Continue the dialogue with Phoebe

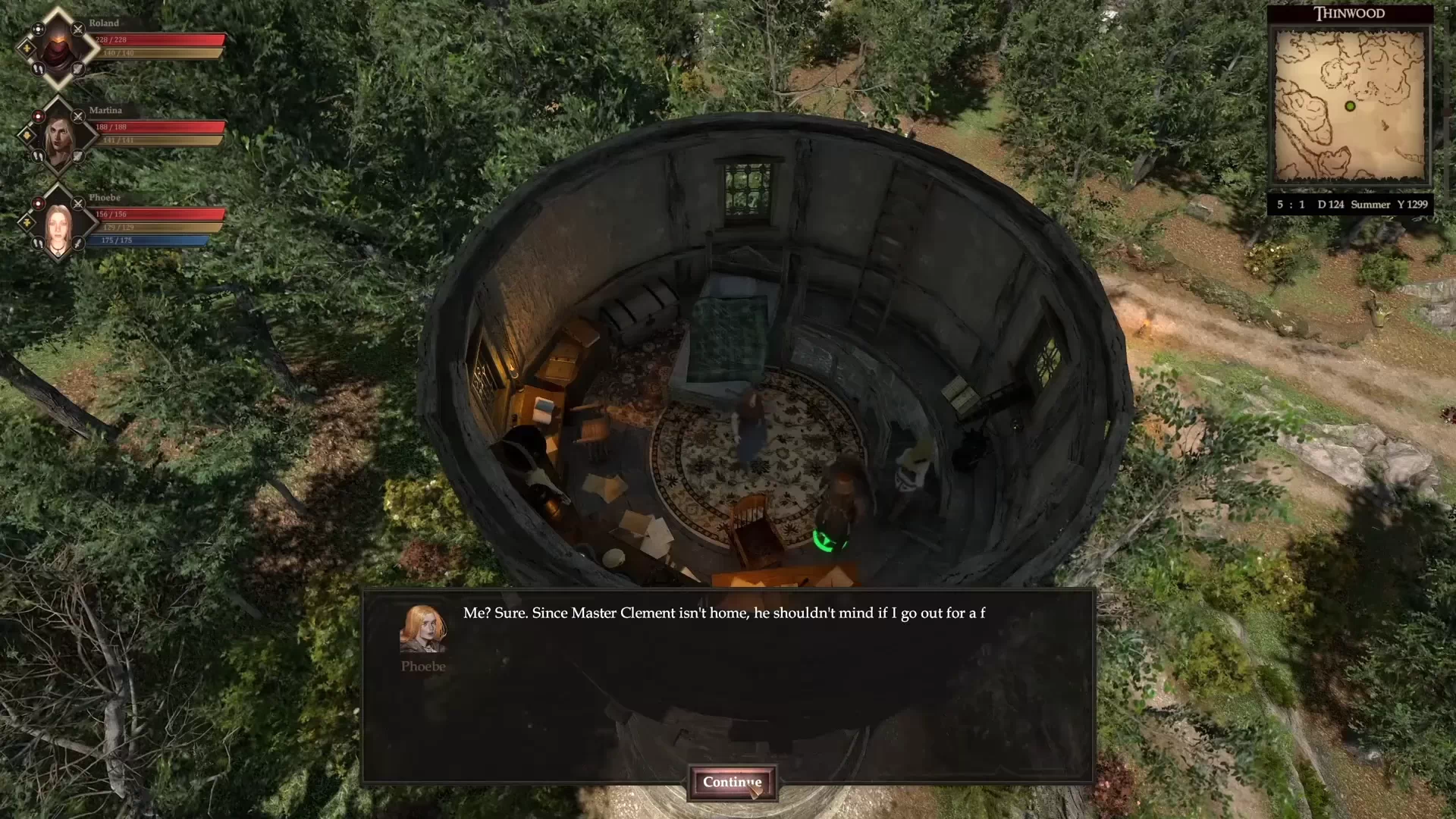pyautogui.click(x=732, y=783)
